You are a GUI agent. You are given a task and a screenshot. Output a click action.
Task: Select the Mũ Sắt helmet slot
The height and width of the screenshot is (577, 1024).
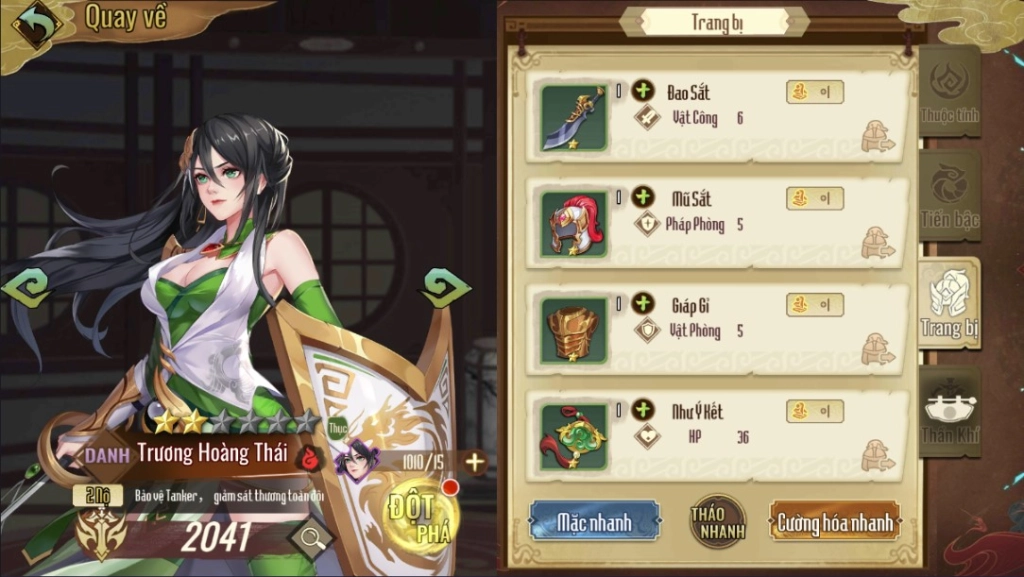[x=574, y=223]
